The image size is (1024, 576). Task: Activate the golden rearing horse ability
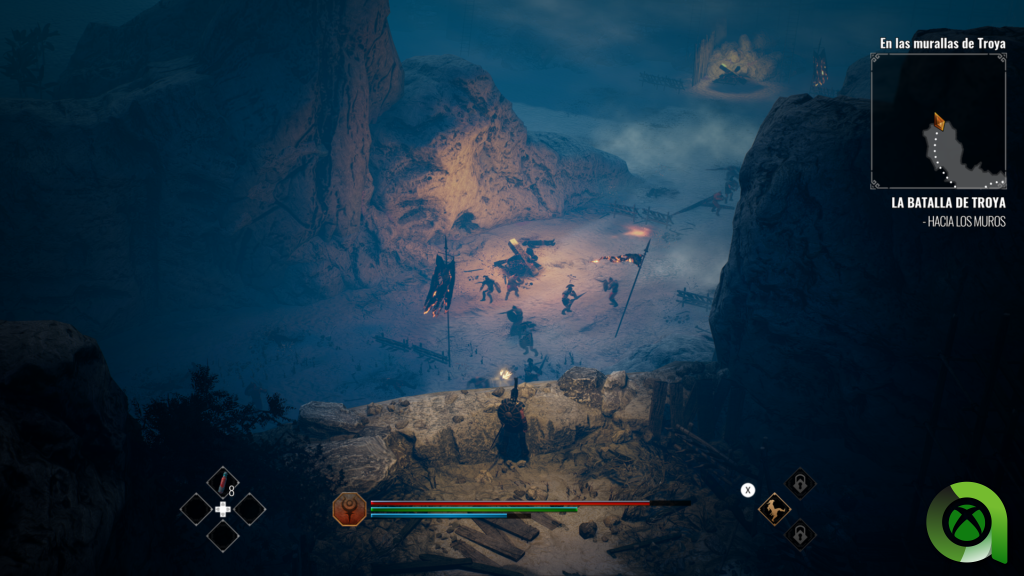point(772,509)
